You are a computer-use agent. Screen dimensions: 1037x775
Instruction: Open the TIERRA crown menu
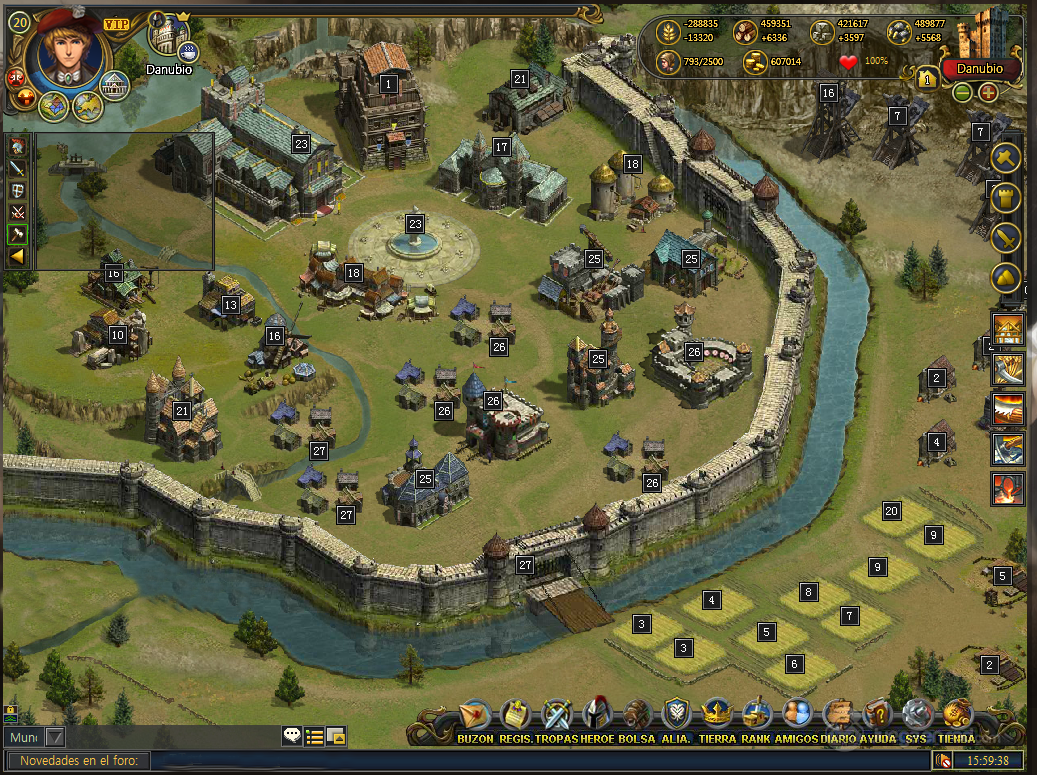pyautogui.click(x=717, y=716)
